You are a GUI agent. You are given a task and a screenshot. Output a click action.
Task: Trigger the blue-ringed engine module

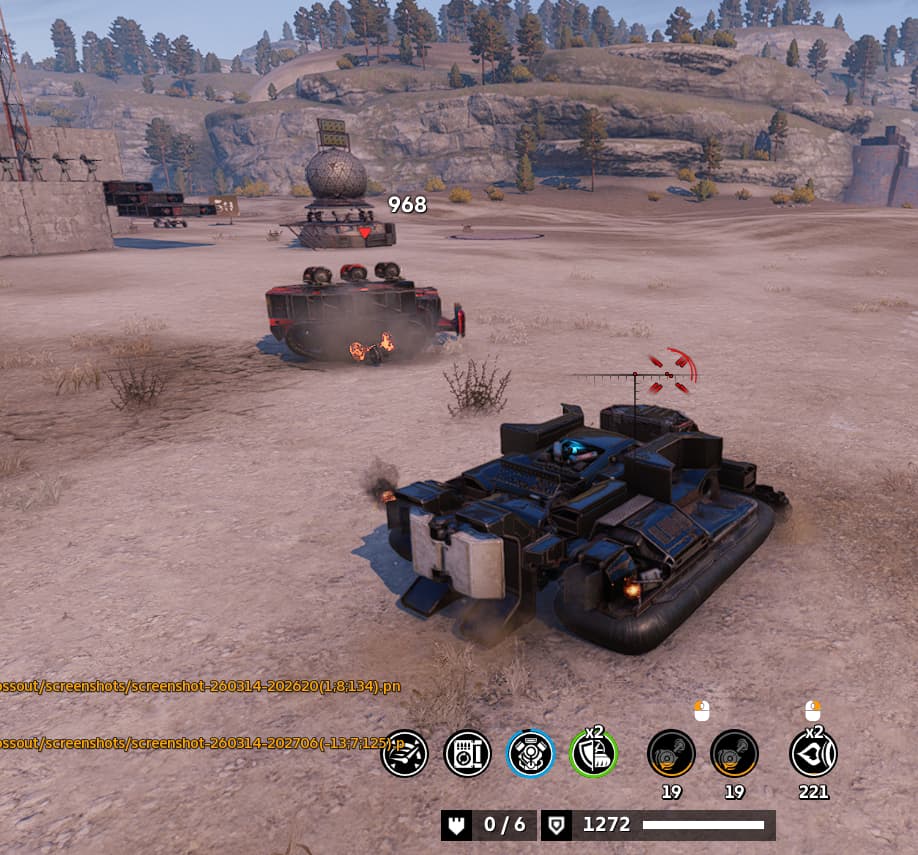[530, 753]
